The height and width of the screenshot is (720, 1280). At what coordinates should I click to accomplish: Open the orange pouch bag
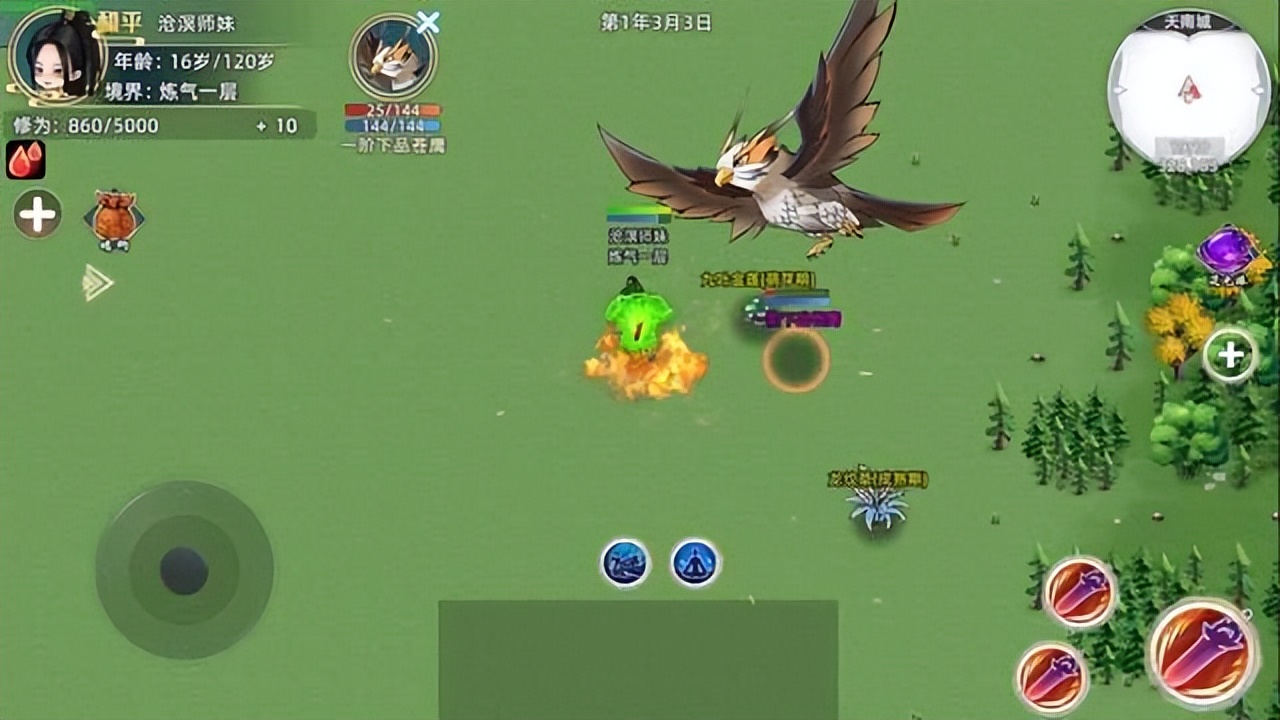[x=113, y=218]
